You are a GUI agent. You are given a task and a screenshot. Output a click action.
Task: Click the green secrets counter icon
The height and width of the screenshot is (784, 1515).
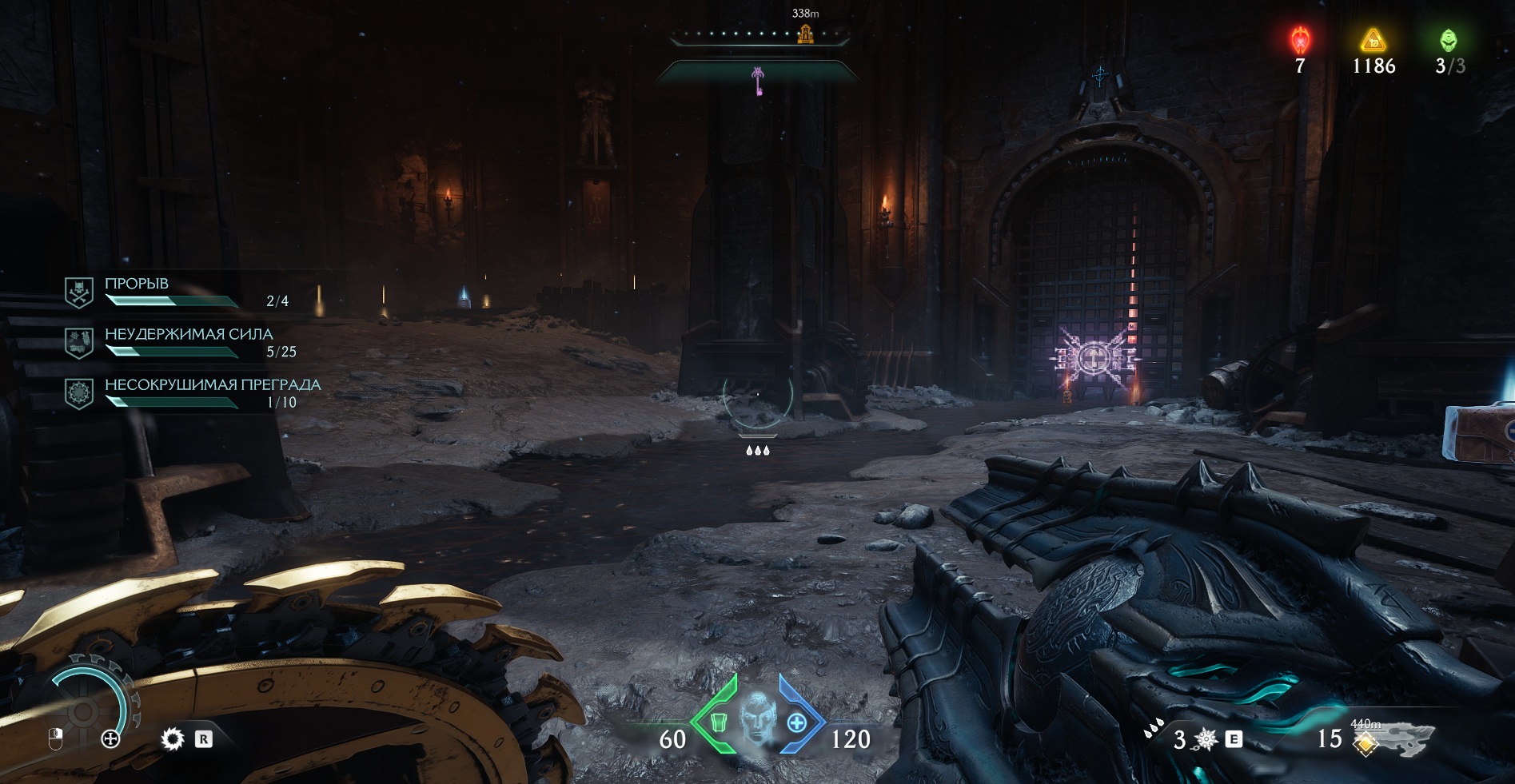click(1449, 40)
